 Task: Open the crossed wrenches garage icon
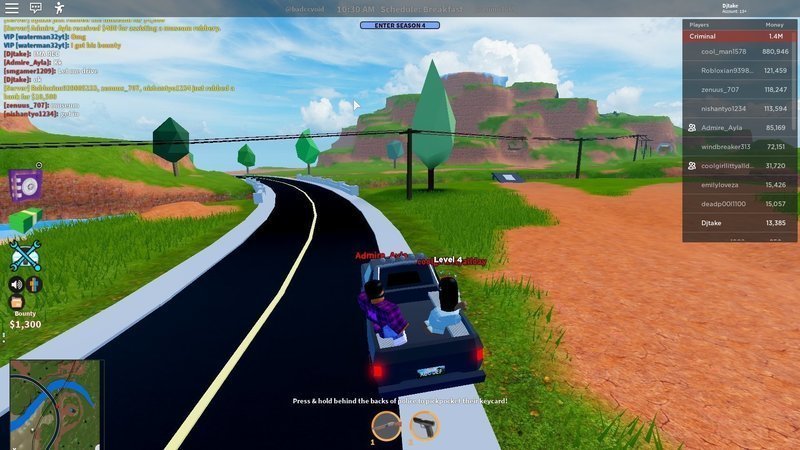pyautogui.click(x=24, y=256)
